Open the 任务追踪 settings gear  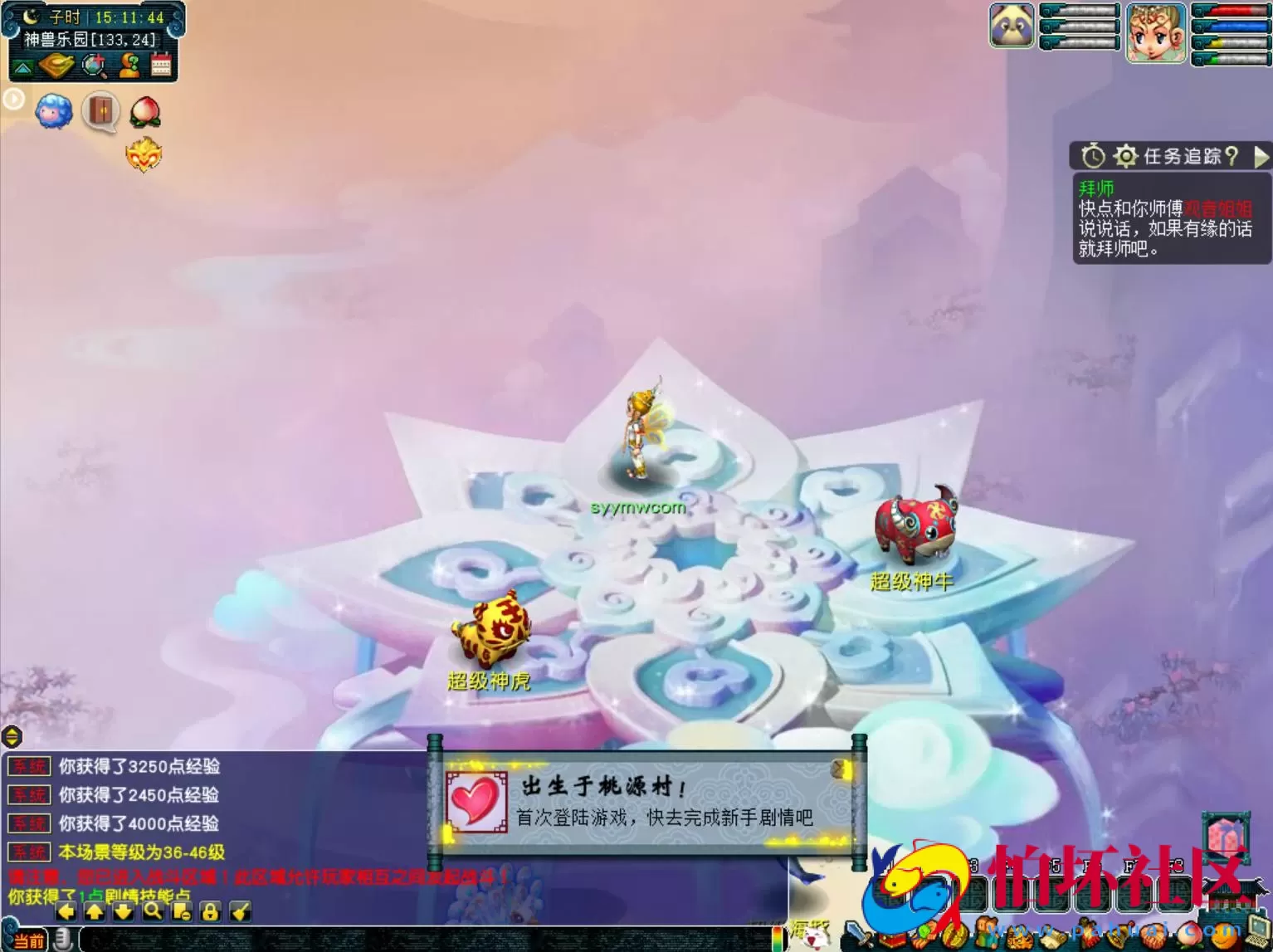coord(1125,155)
